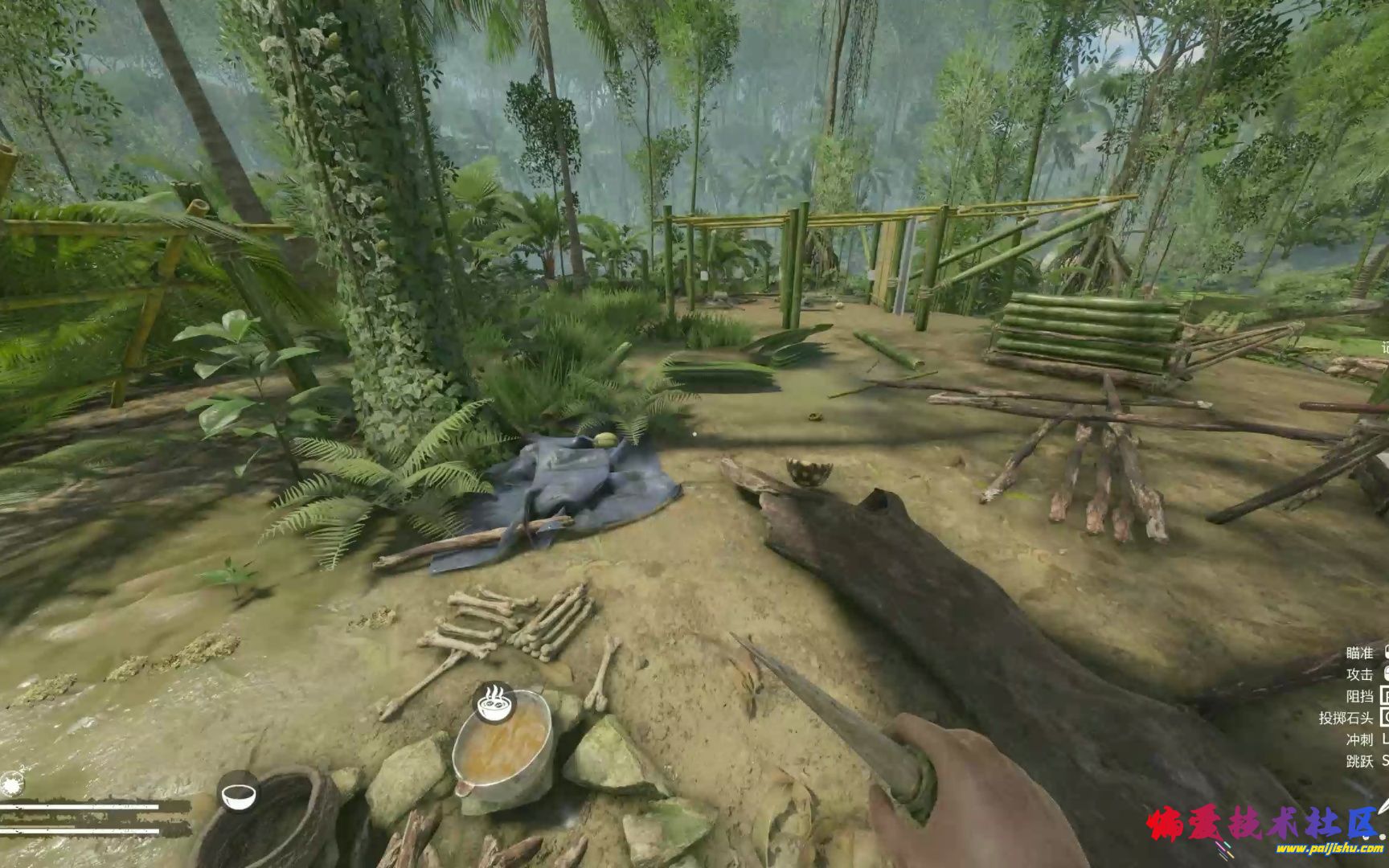
Task: Click the empty bowl marker icon
Action: tap(238, 792)
